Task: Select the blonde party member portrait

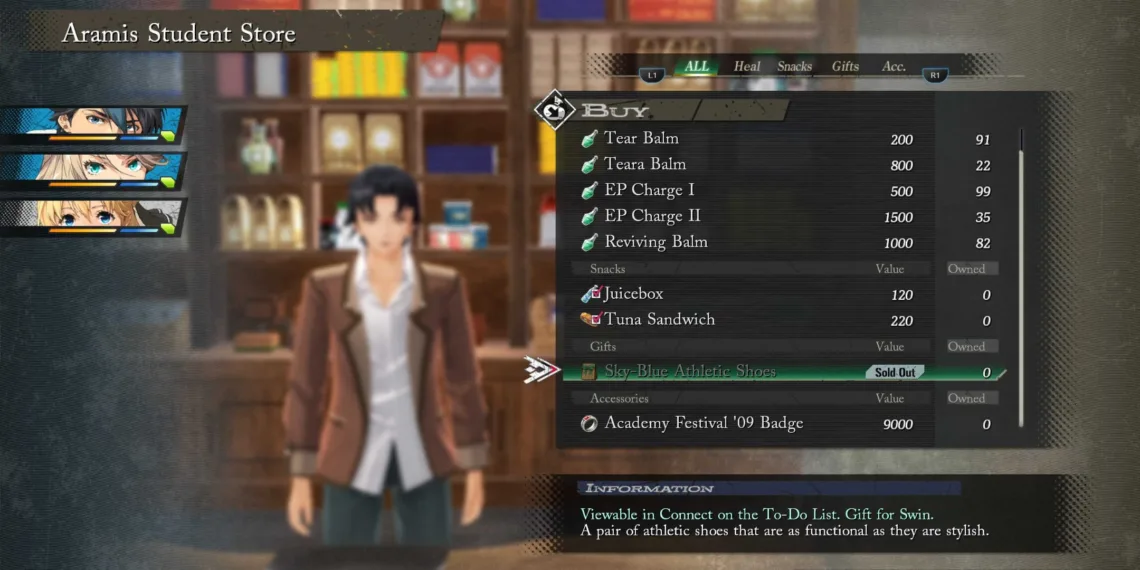Action: point(94,217)
